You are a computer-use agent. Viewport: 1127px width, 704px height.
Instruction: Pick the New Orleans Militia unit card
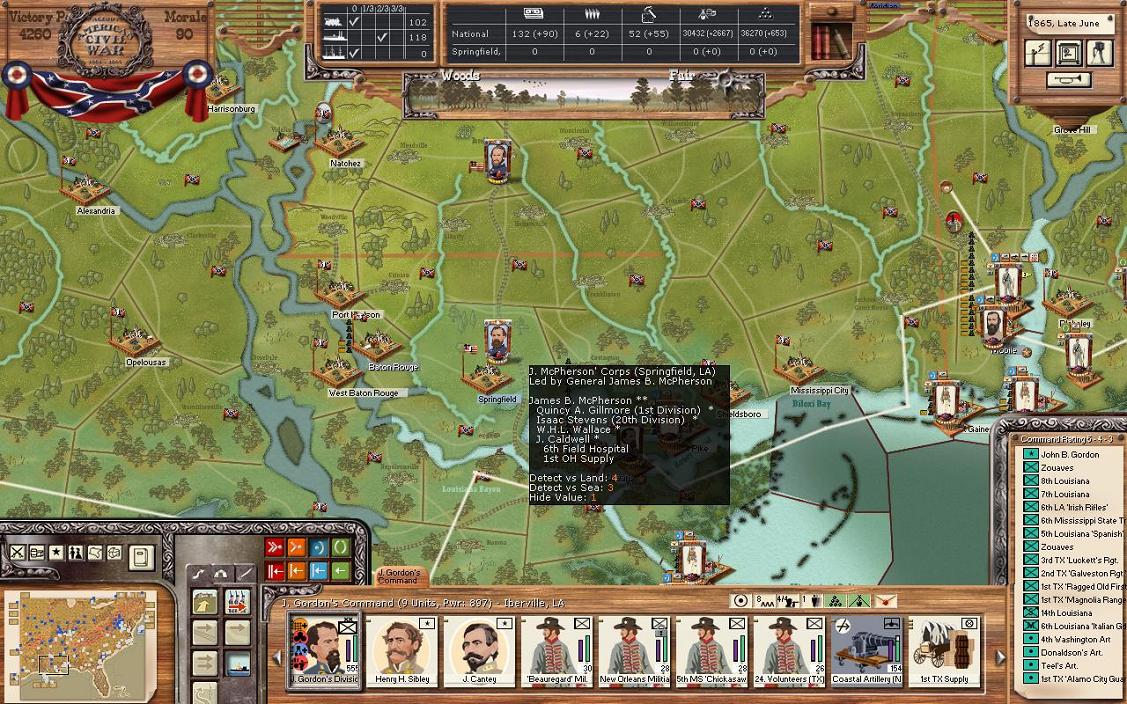[635, 649]
